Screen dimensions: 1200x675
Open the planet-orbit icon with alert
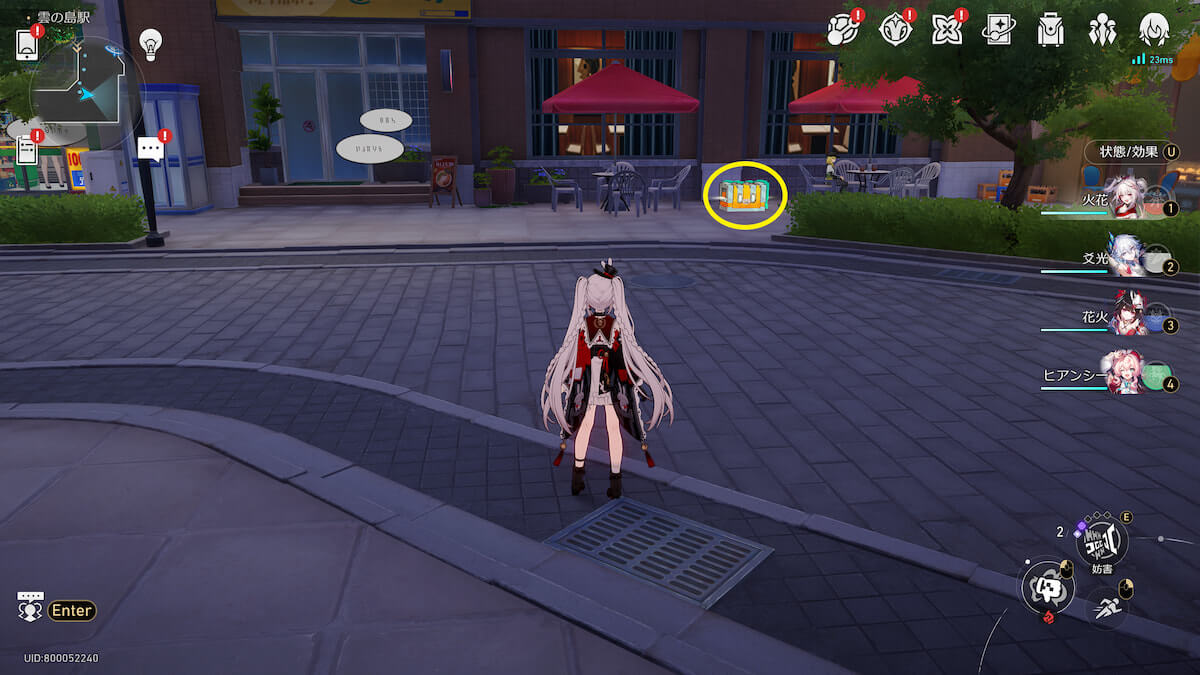[841, 30]
